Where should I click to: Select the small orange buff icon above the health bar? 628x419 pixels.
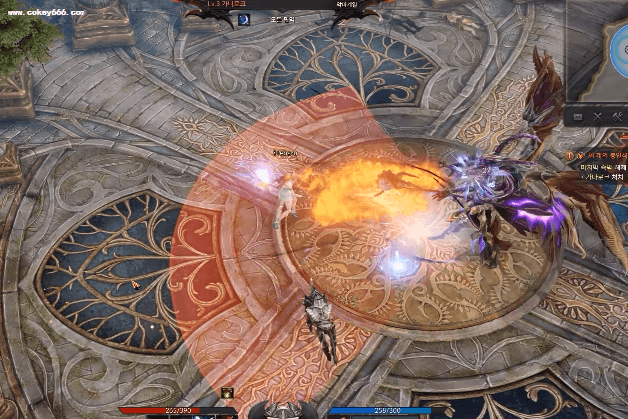point(228,392)
